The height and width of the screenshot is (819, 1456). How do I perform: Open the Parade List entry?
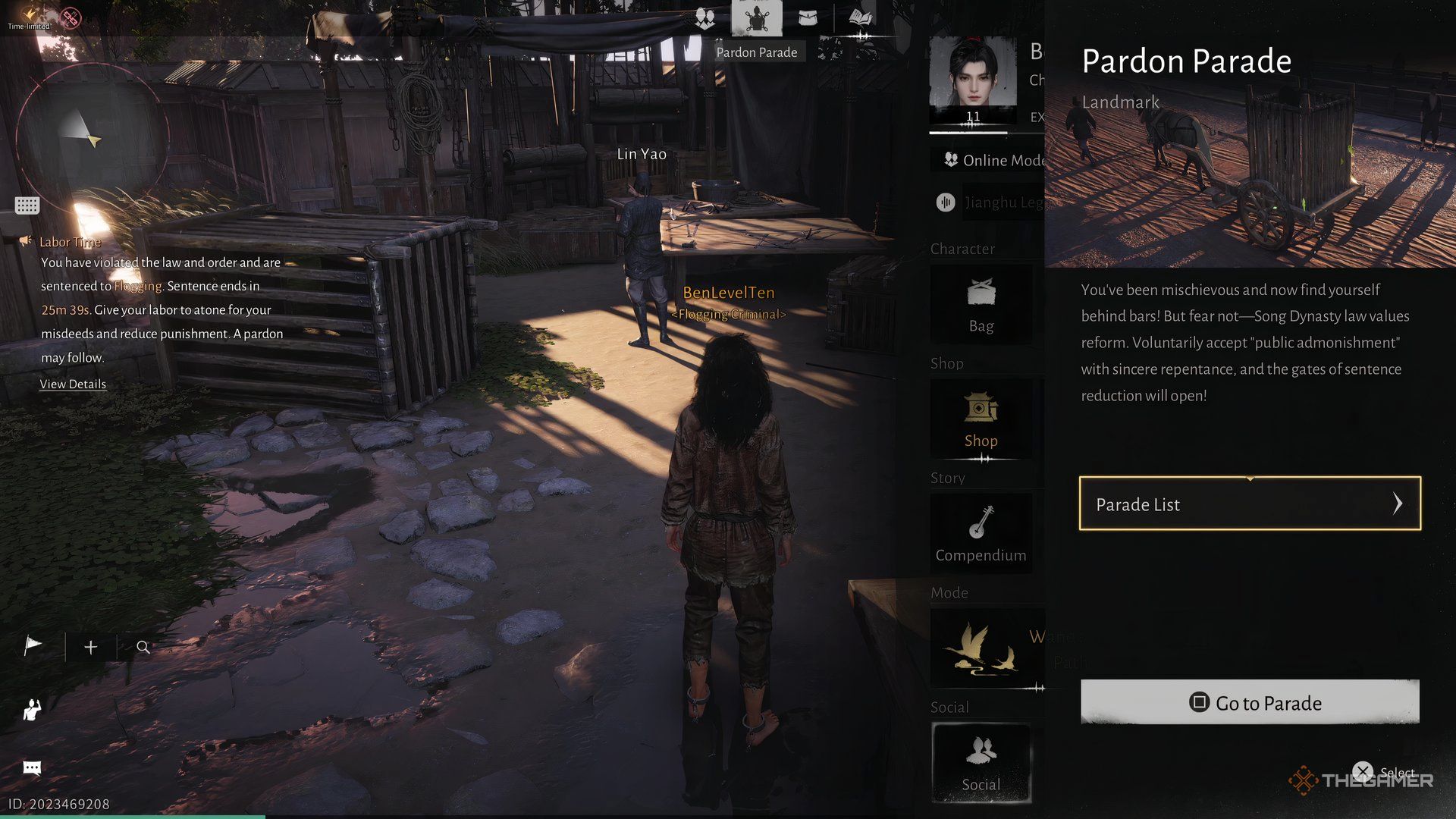point(1249,504)
